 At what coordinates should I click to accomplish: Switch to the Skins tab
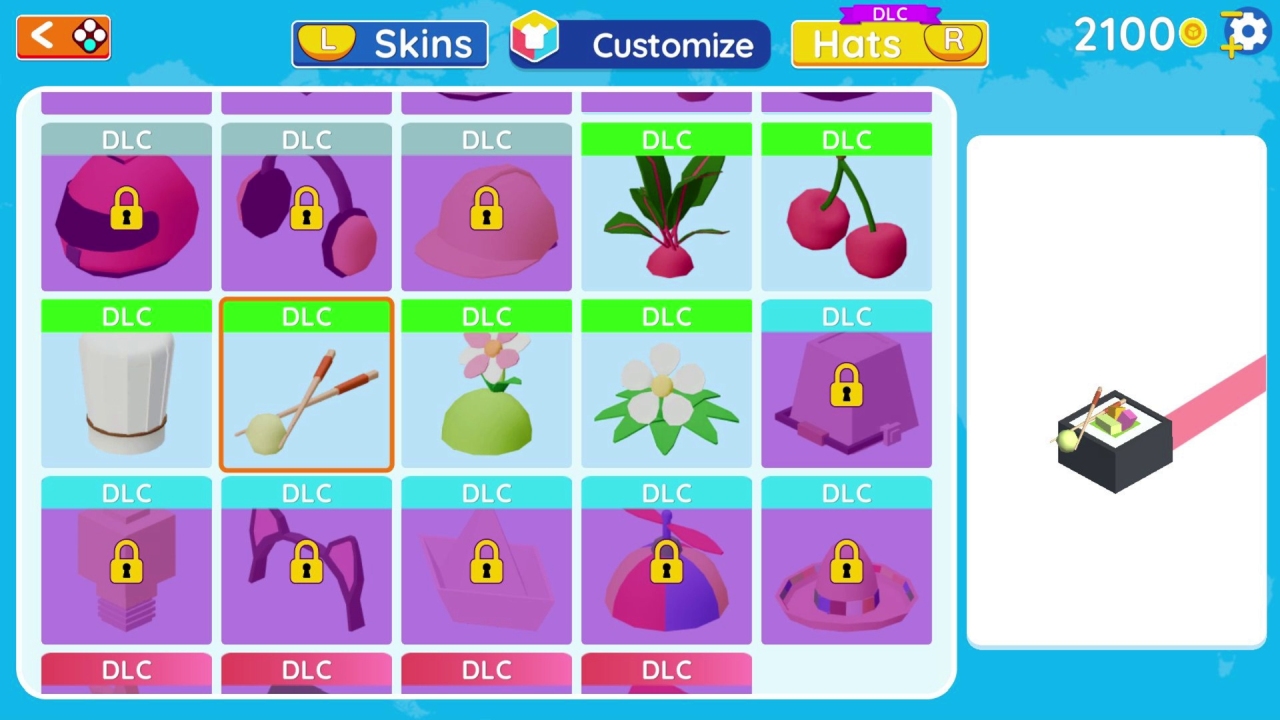tap(389, 43)
